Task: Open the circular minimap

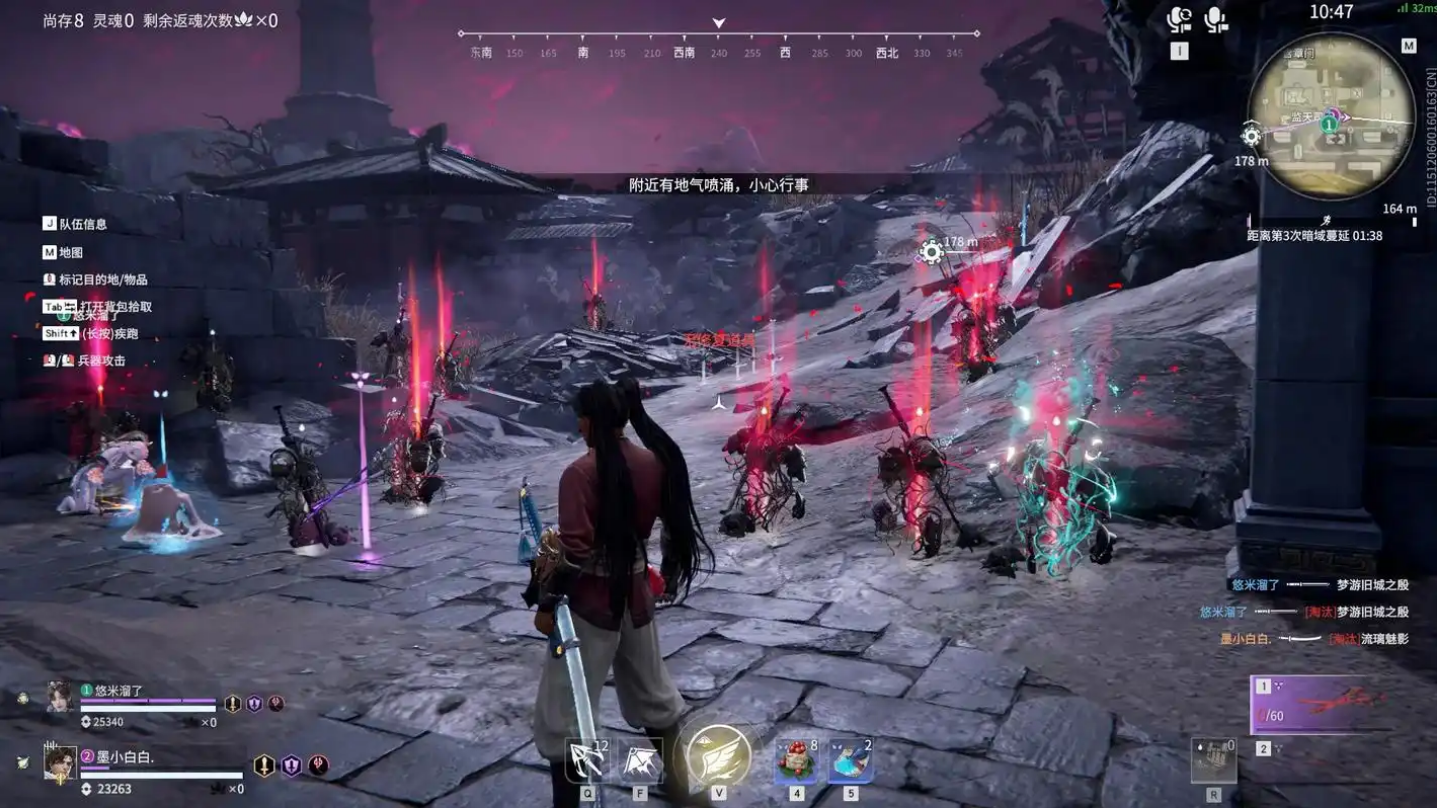Action: pos(1331,115)
